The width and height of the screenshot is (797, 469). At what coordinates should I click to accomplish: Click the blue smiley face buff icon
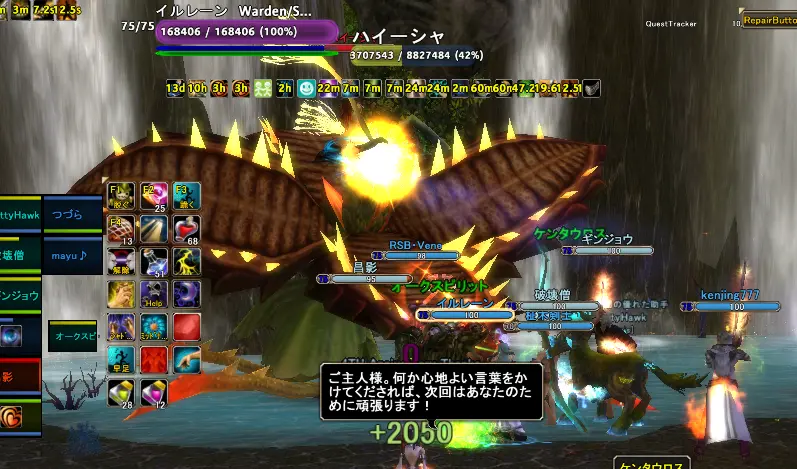tap(306, 88)
